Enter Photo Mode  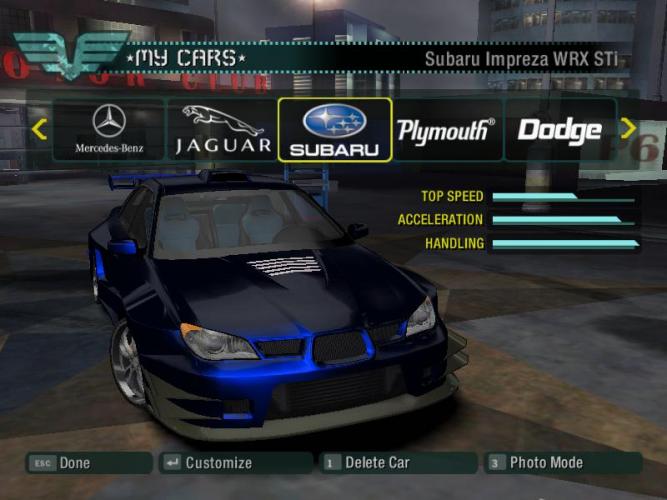click(562, 463)
